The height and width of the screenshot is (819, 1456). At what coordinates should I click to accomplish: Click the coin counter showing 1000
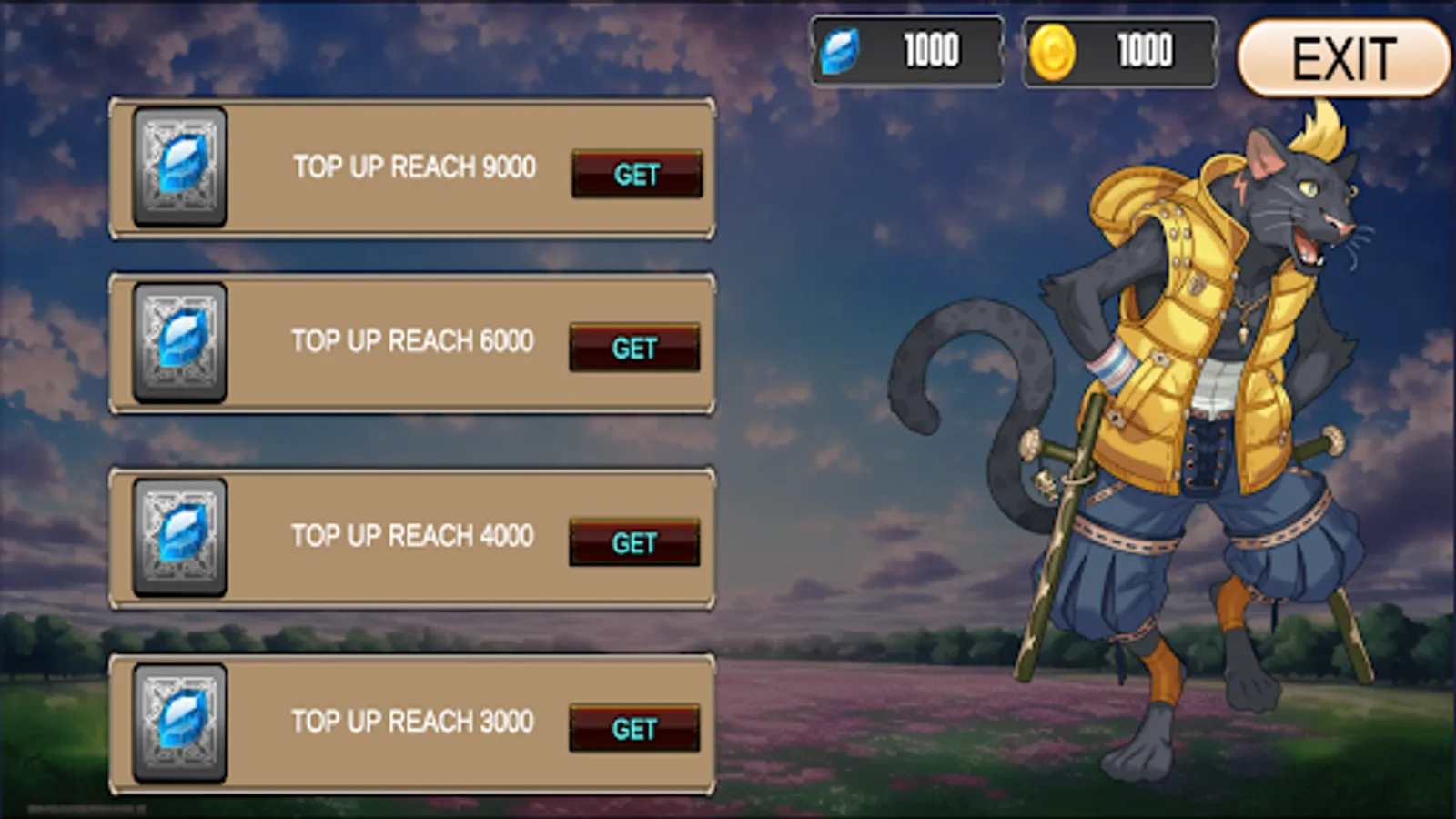(x=1143, y=51)
